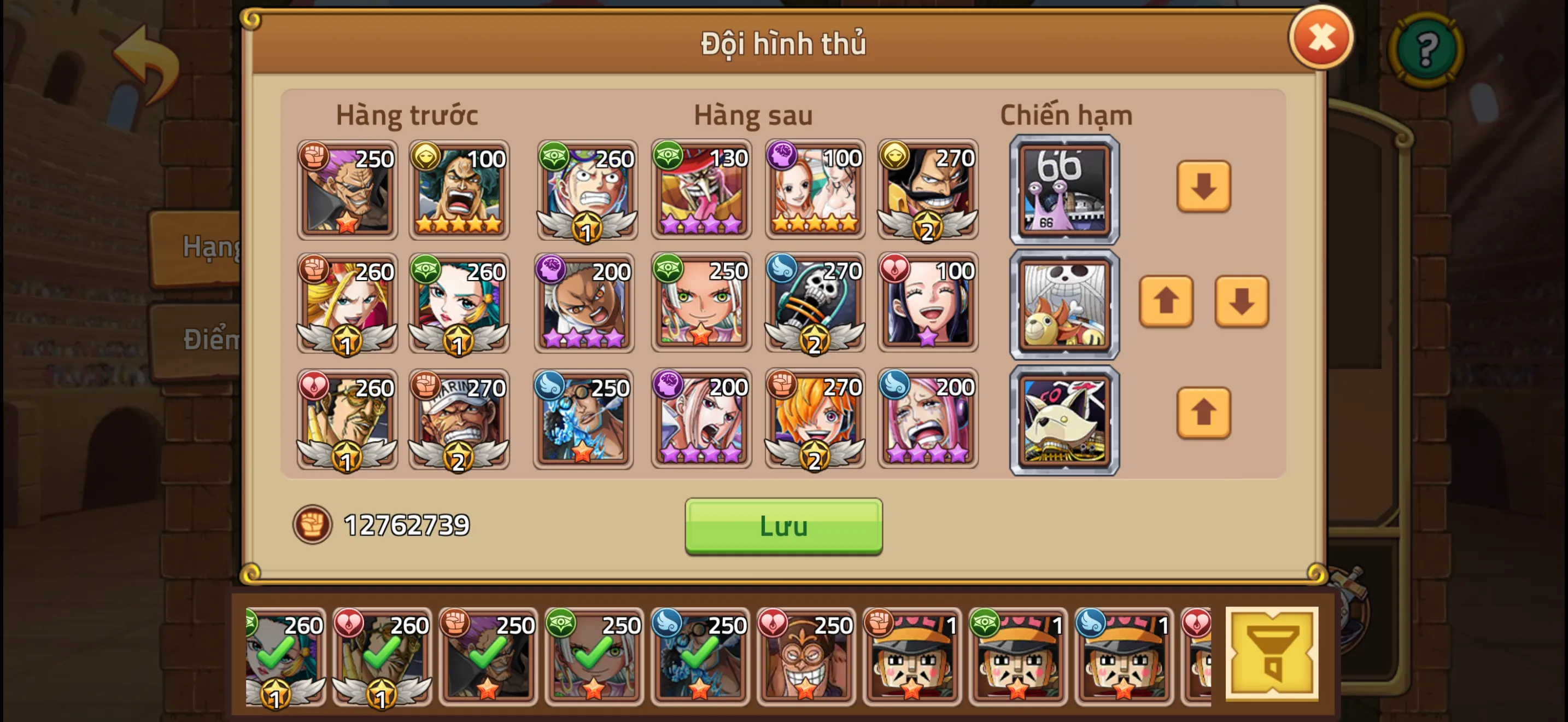The width and height of the screenshot is (1568, 722).
Task: Select the white fox mask warship
Action: 1064,420
